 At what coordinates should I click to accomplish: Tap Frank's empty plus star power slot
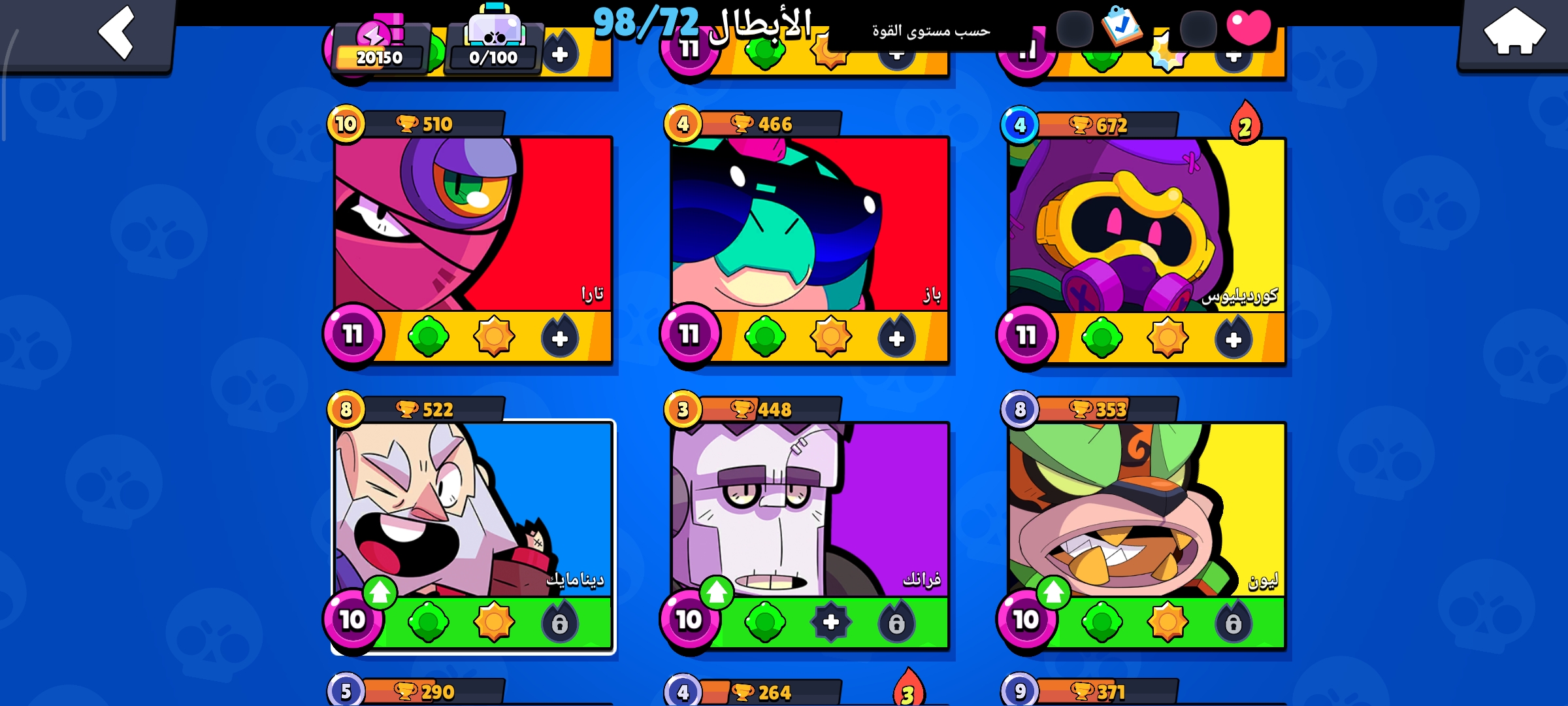831,622
